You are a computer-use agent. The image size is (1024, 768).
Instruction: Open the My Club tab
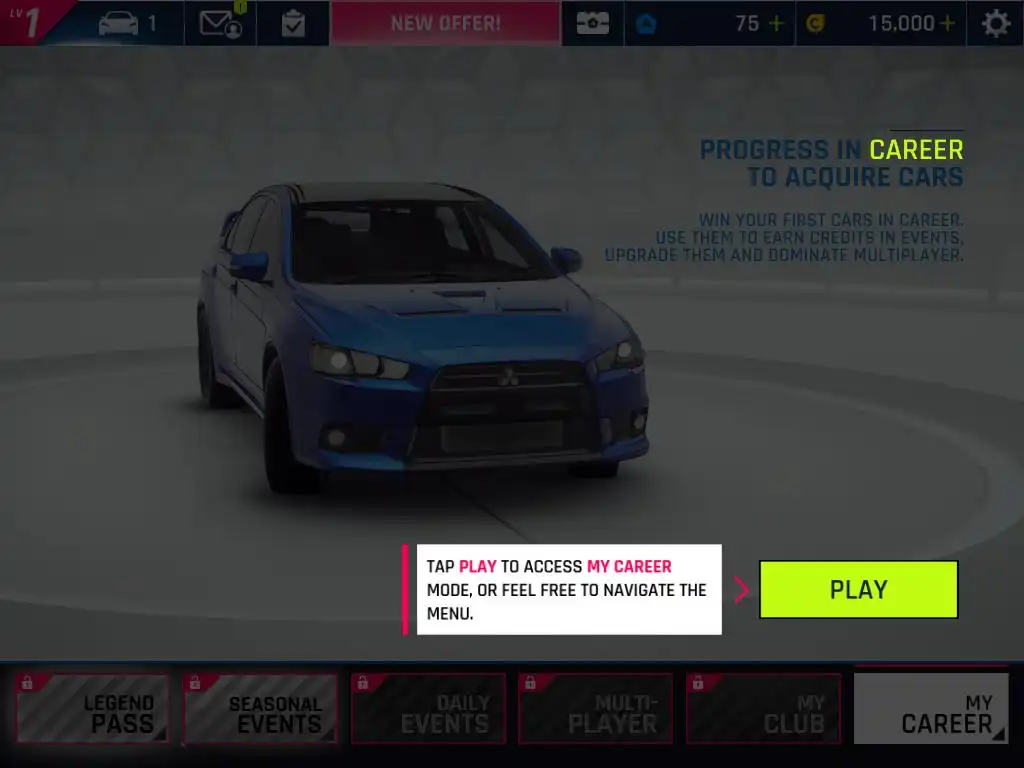764,709
